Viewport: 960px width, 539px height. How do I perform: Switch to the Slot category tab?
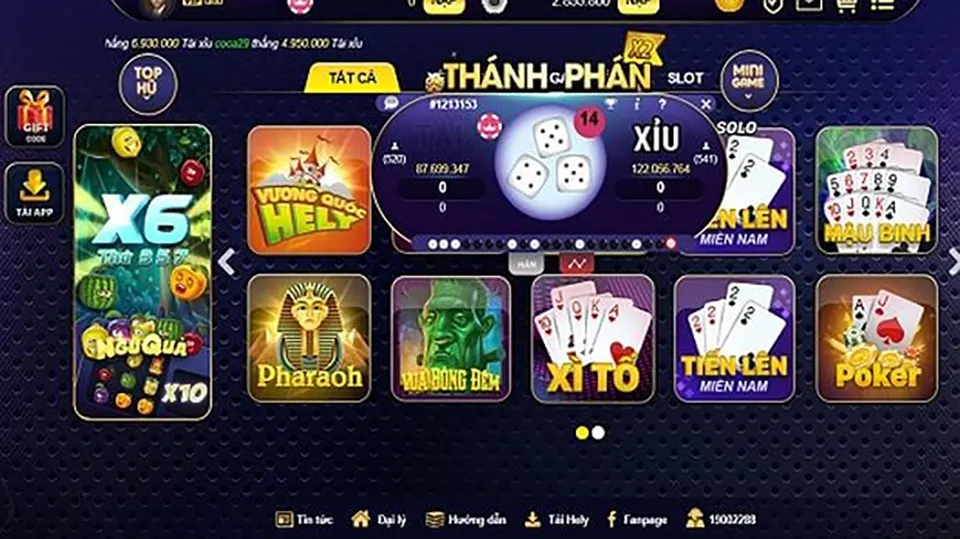pos(685,77)
